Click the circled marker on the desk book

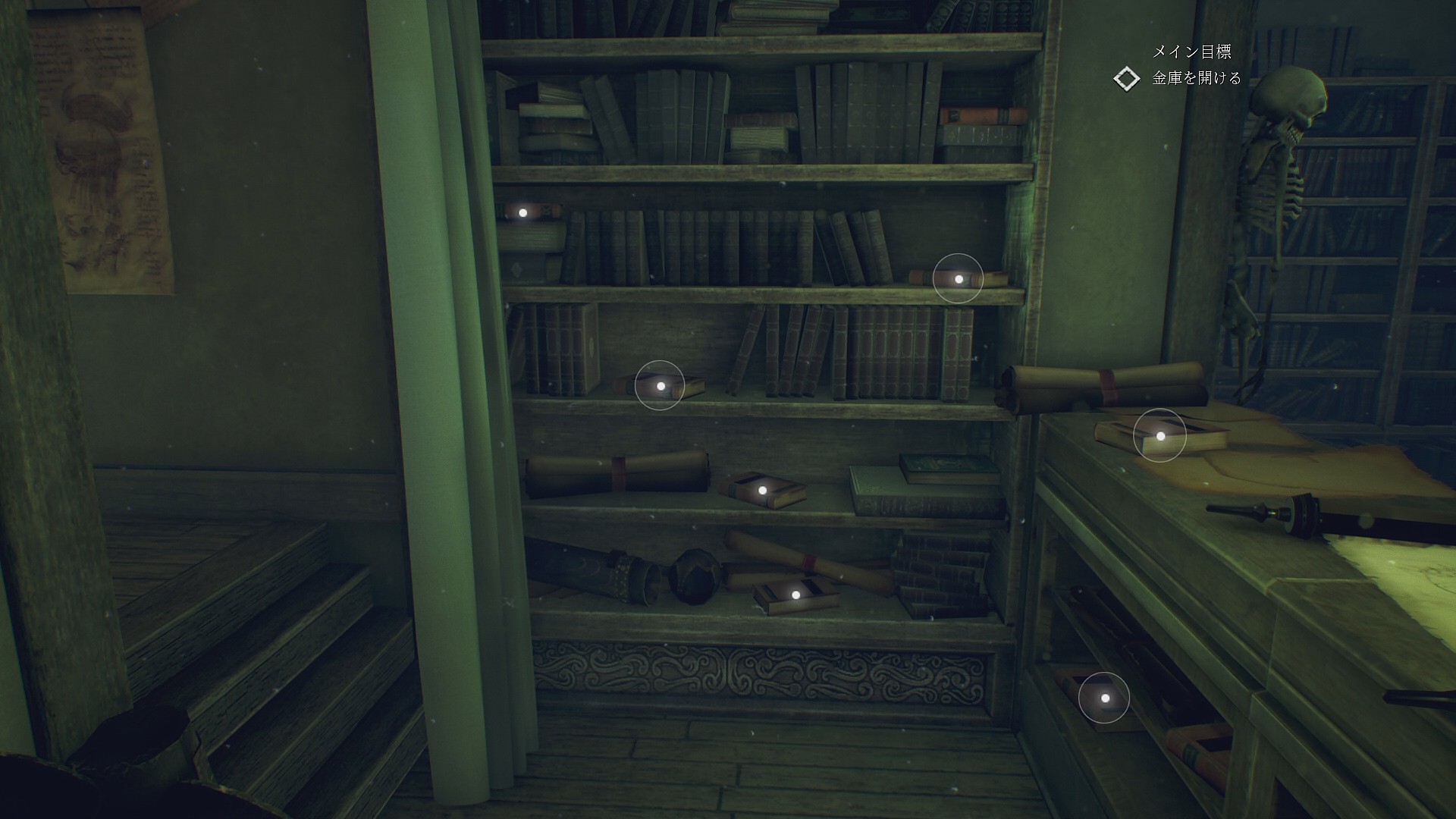point(1159,436)
